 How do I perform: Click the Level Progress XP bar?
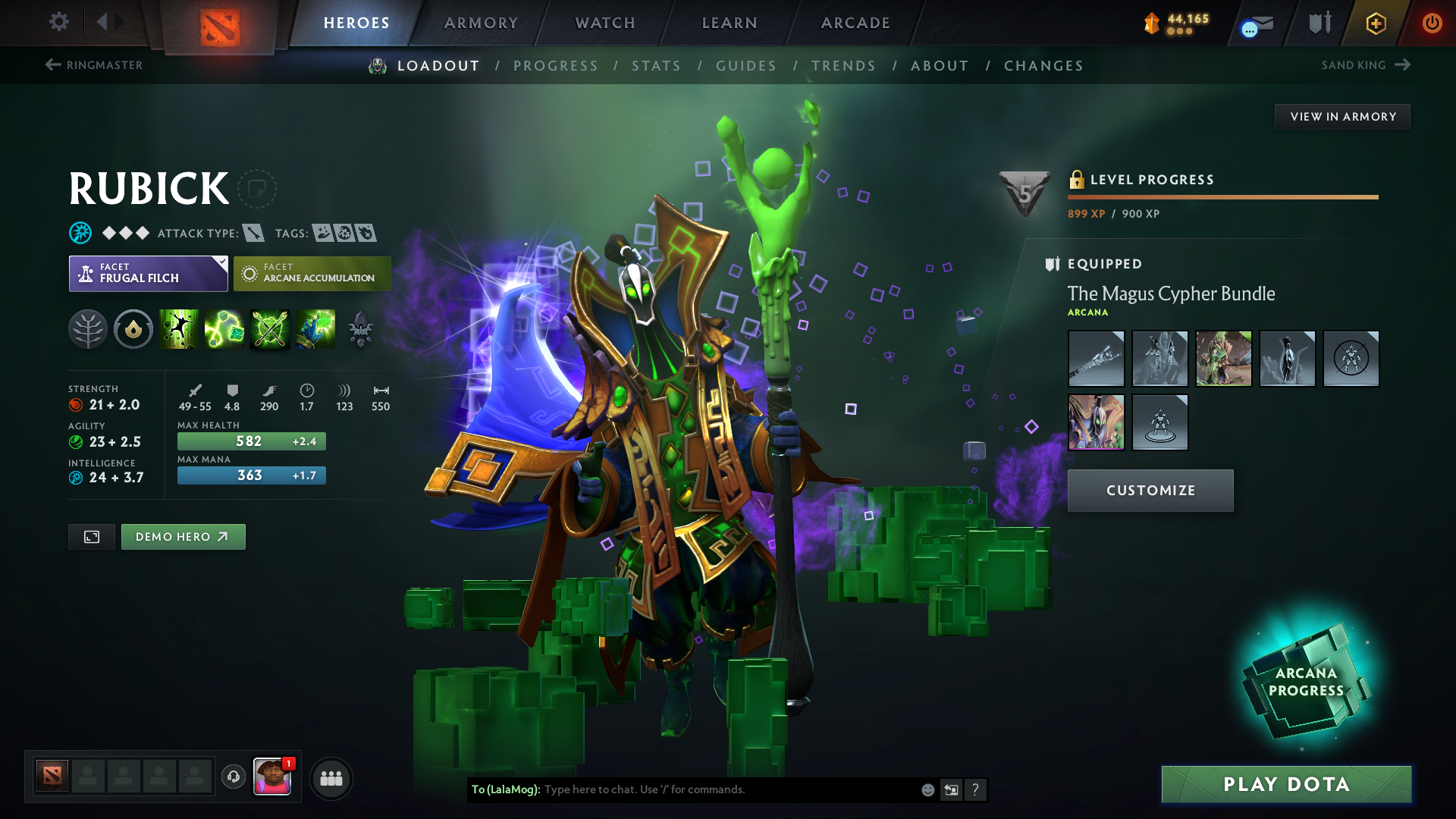point(1222,197)
